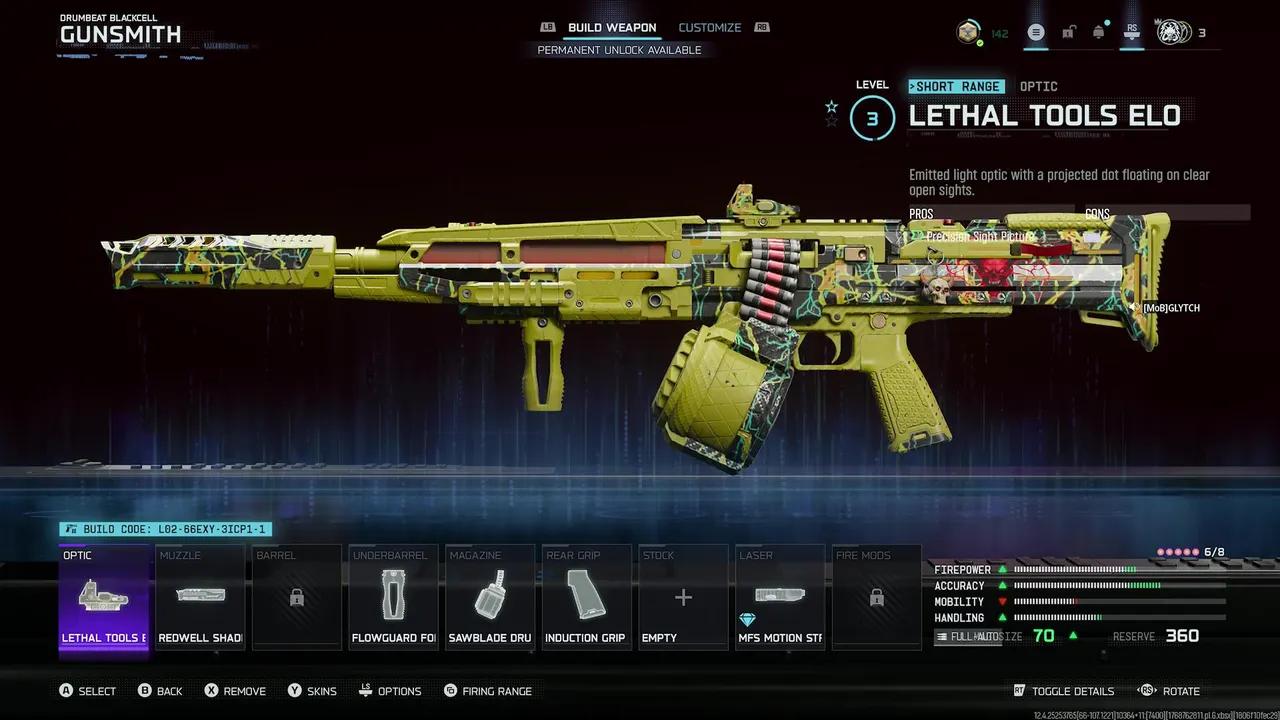The width and height of the screenshot is (1280, 720).
Task: Choose the Muzzle slot with Redwell Shade
Action: (200, 598)
